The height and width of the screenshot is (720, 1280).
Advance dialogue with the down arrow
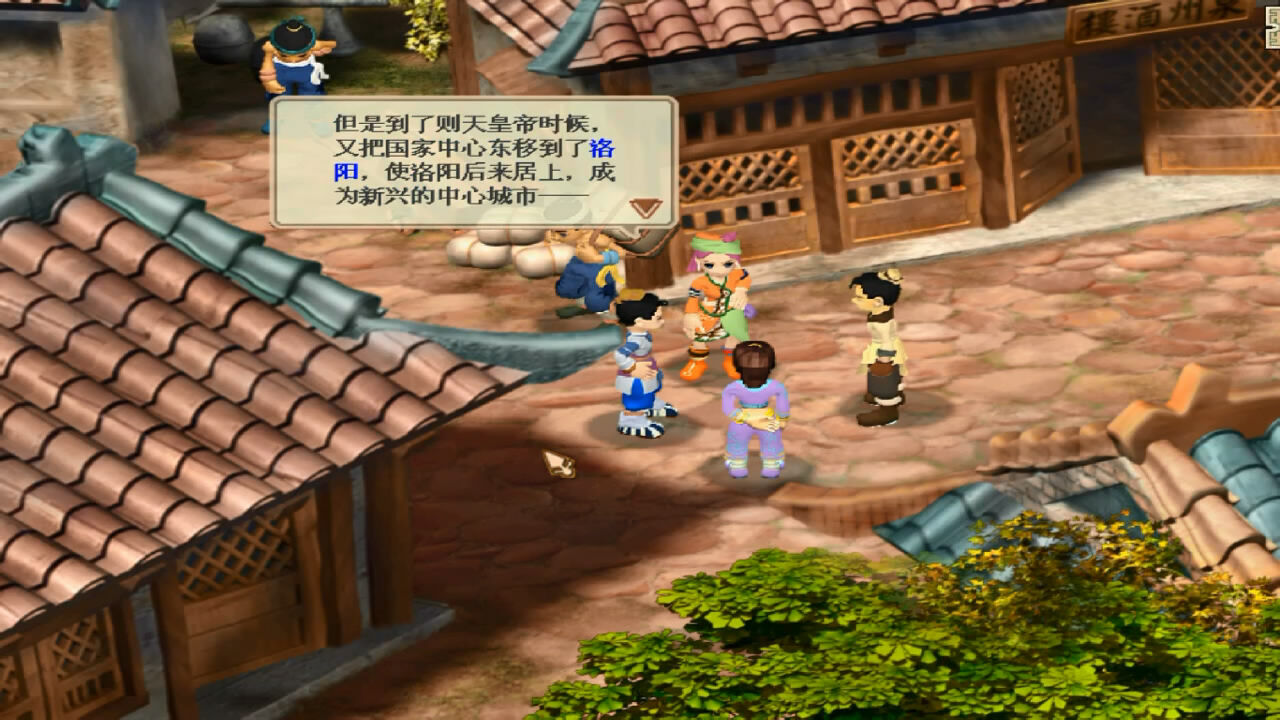[x=645, y=208]
